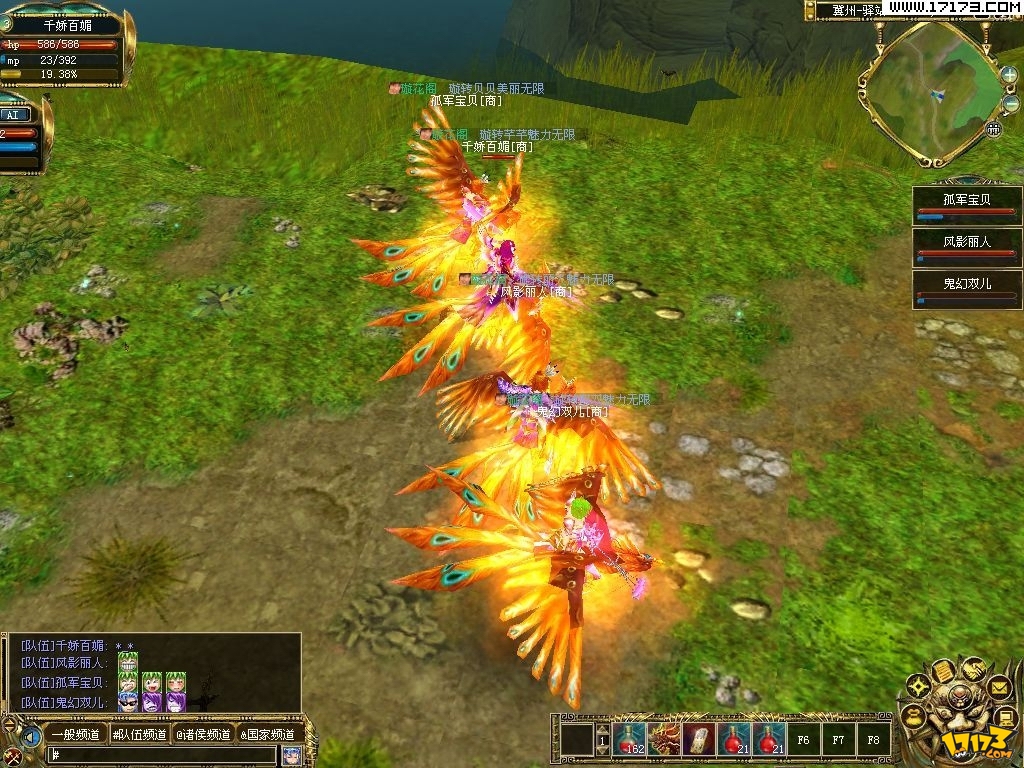Screen dimensions: 1024x768
Task: Open the mail envelope menu icon
Action: pos(998,687)
